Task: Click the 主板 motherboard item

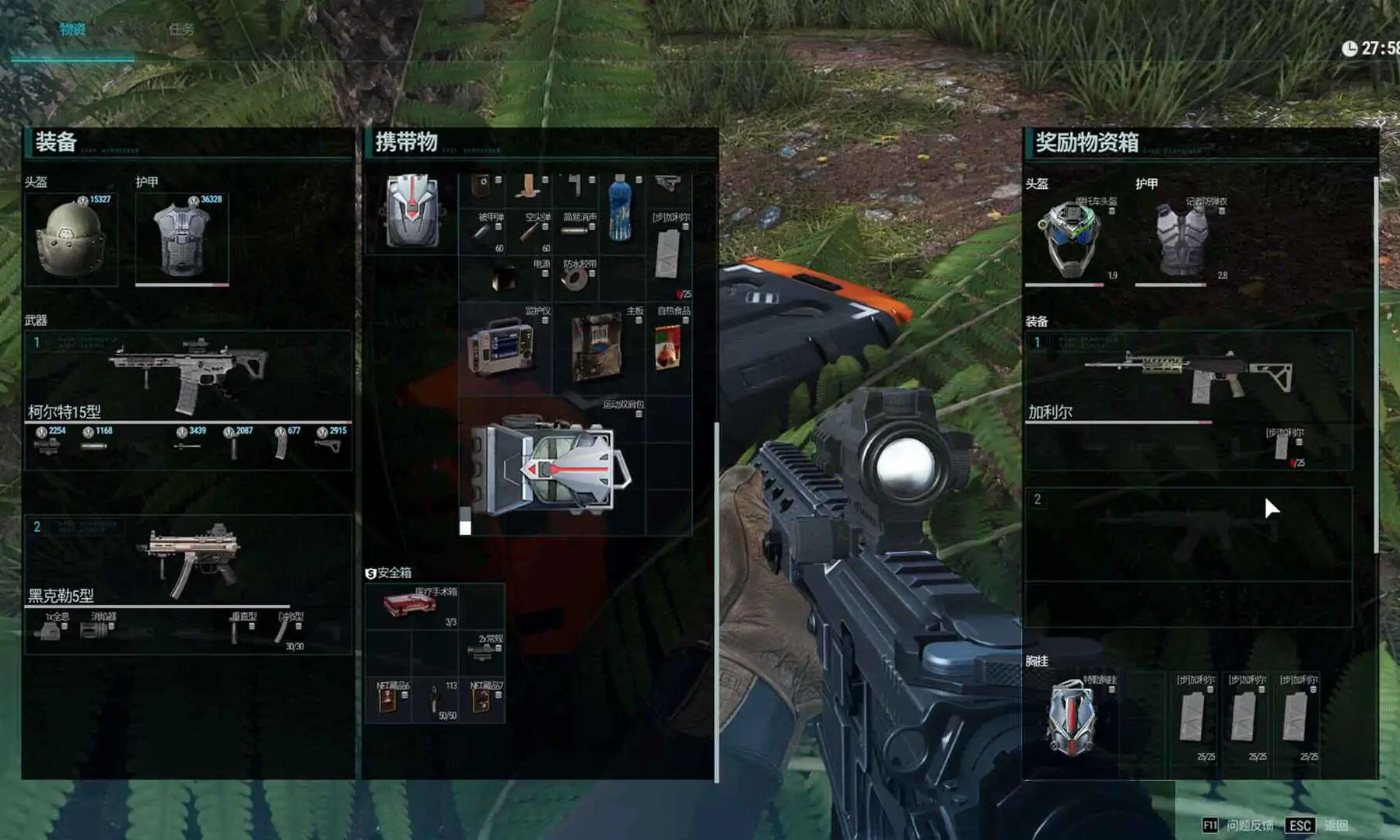Action: (597, 347)
